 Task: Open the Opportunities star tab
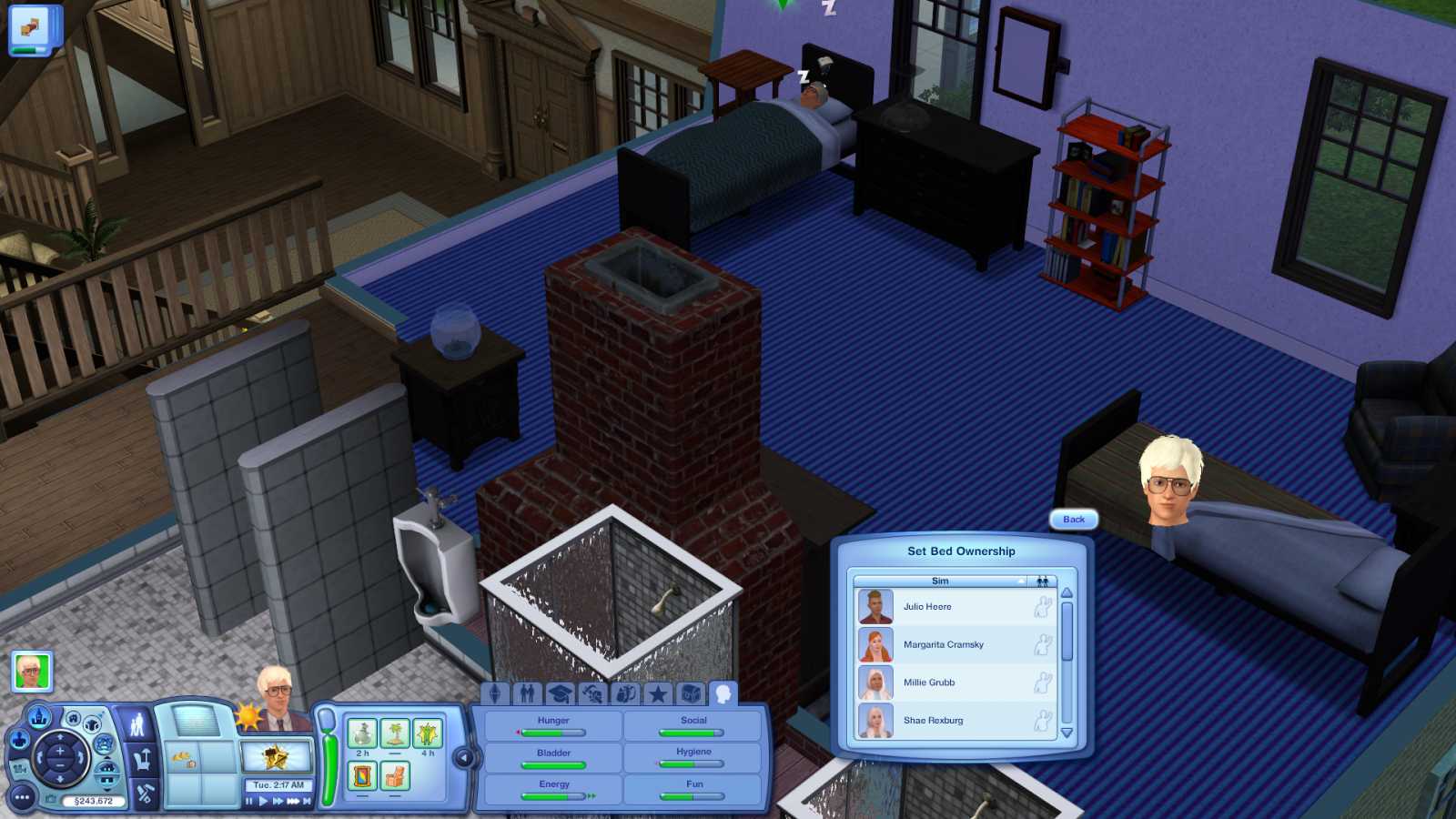[657, 694]
